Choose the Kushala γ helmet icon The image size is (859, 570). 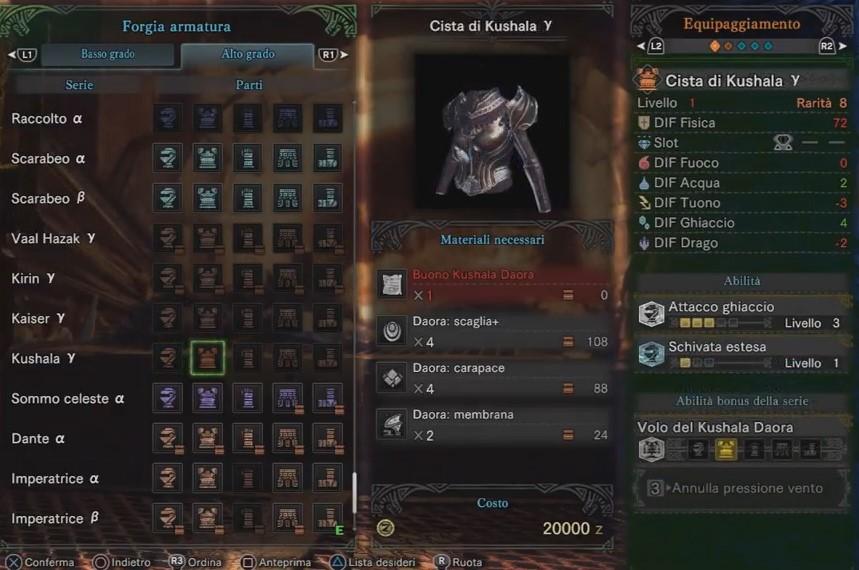click(168, 358)
